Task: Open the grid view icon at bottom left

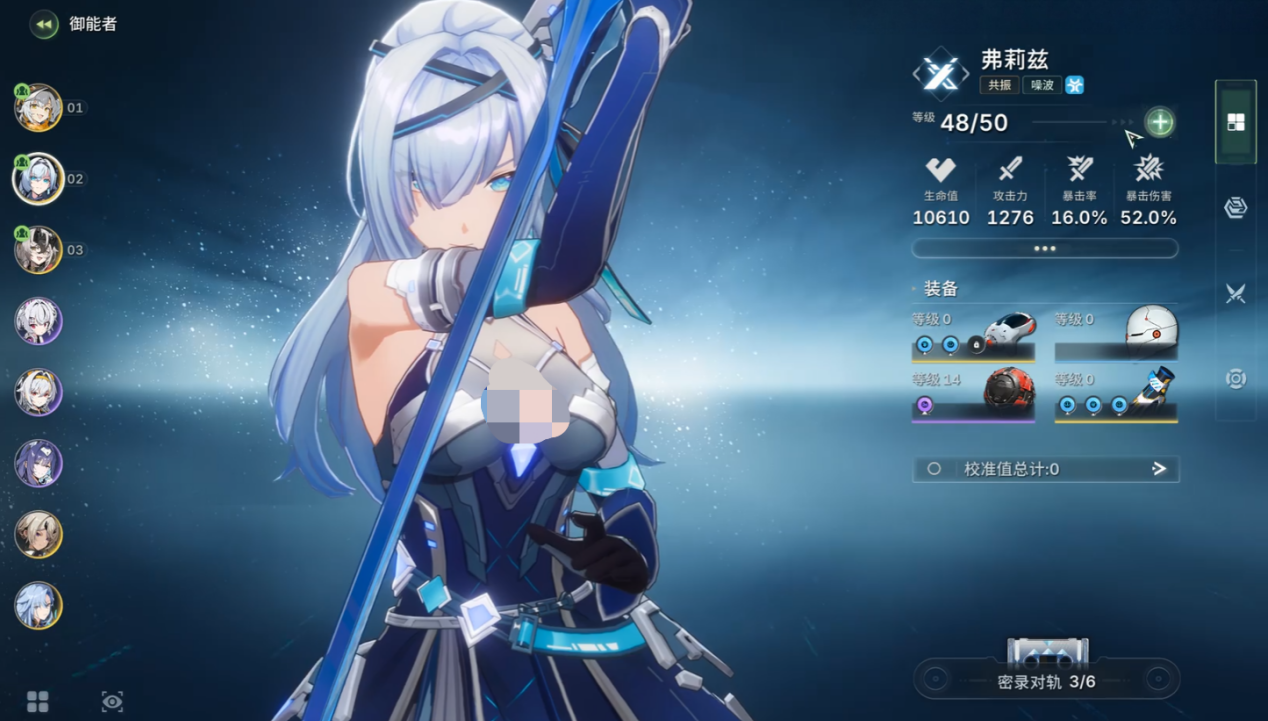Action: tap(38, 702)
